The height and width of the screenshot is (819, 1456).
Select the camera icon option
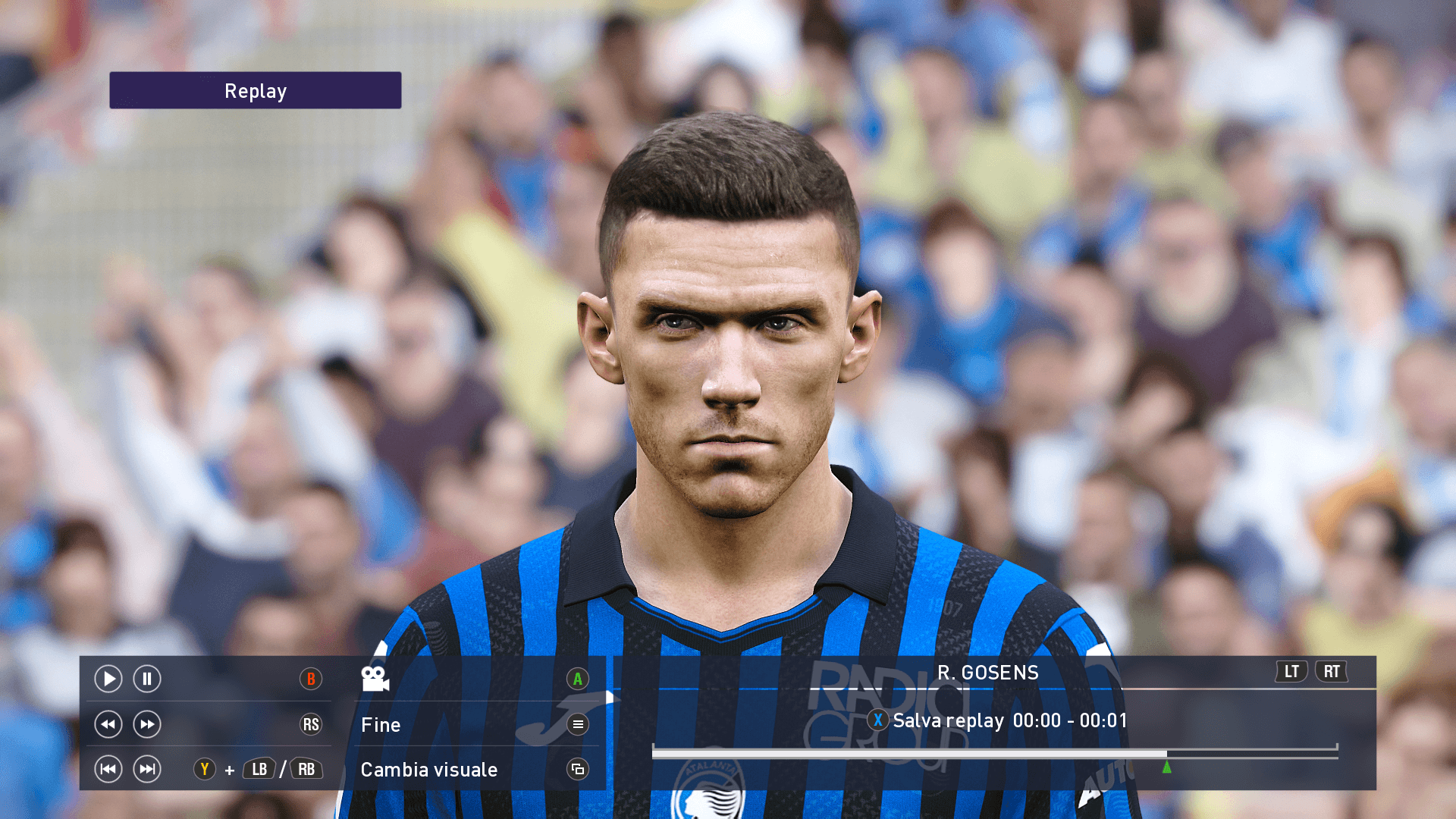[375, 679]
